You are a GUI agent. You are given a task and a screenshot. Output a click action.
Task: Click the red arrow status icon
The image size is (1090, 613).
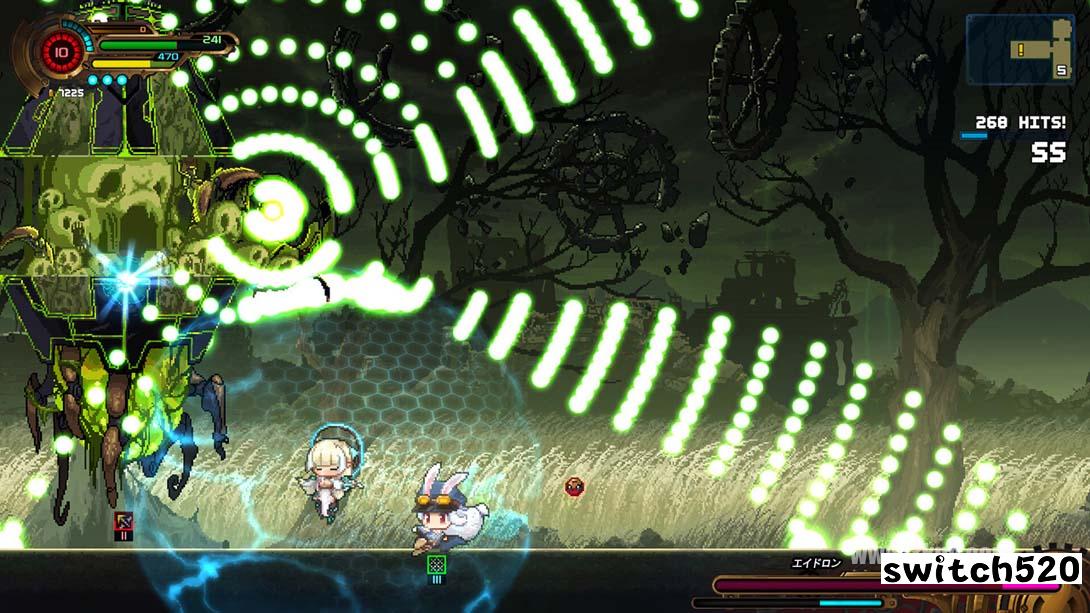tap(124, 521)
